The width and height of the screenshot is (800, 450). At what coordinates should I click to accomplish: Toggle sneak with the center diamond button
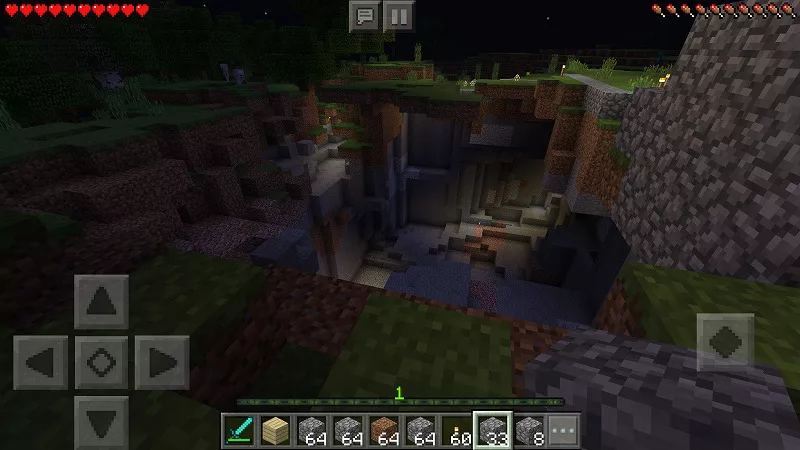(x=101, y=361)
